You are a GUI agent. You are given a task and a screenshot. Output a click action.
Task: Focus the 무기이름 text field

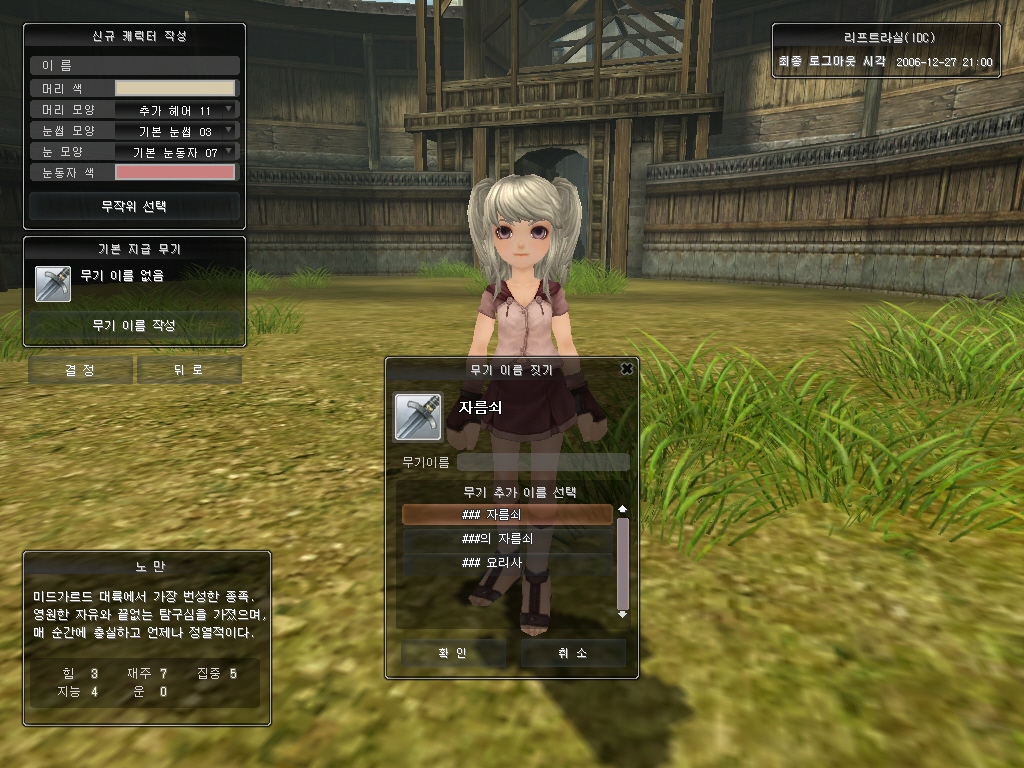coord(543,462)
